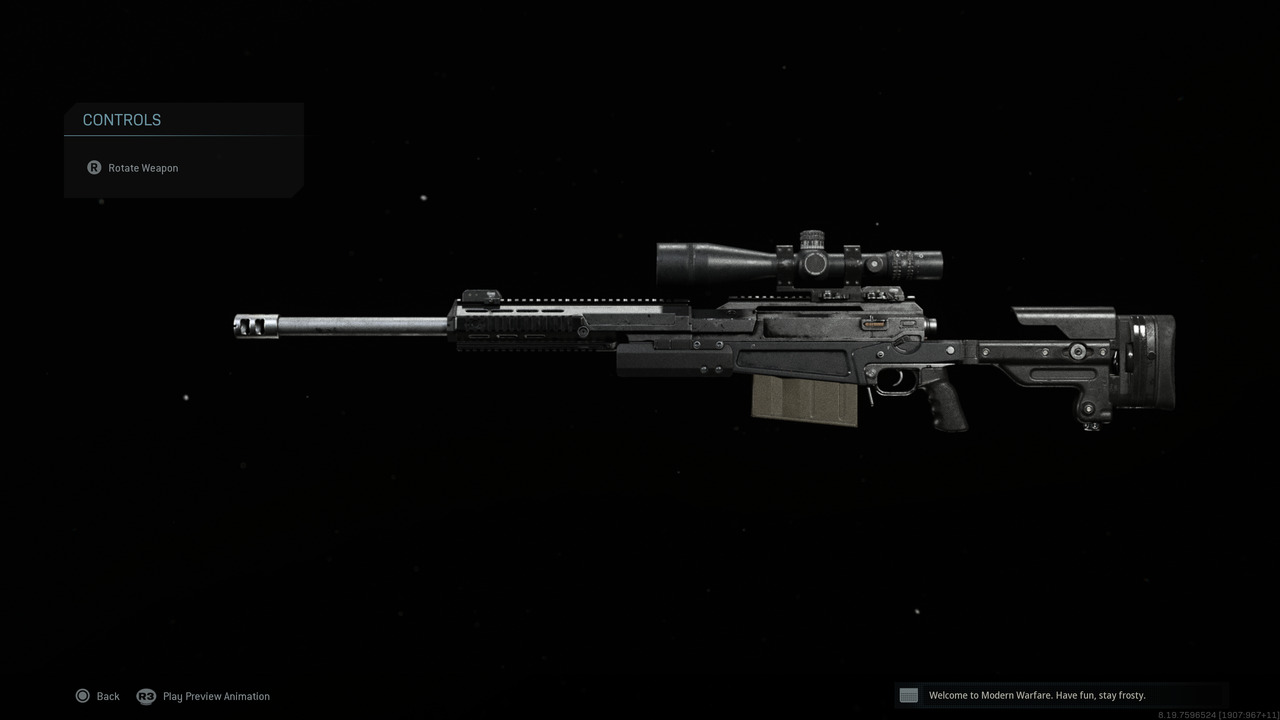Image resolution: width=1280 pixels, height=720 pixels.
Task: Click the R3 button icon near Play Preview Animation
Action: pyautogui.click(x=147, y=696)
